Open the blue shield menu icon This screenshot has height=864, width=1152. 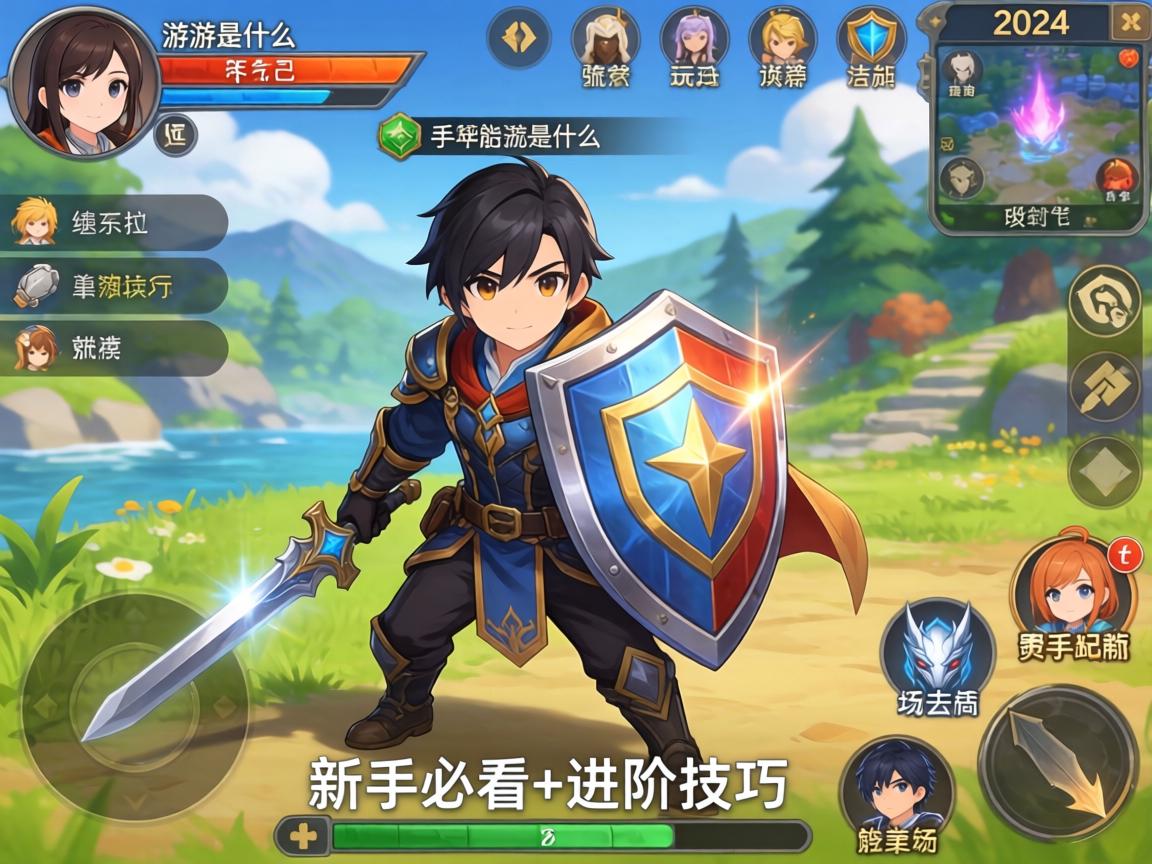870,40
